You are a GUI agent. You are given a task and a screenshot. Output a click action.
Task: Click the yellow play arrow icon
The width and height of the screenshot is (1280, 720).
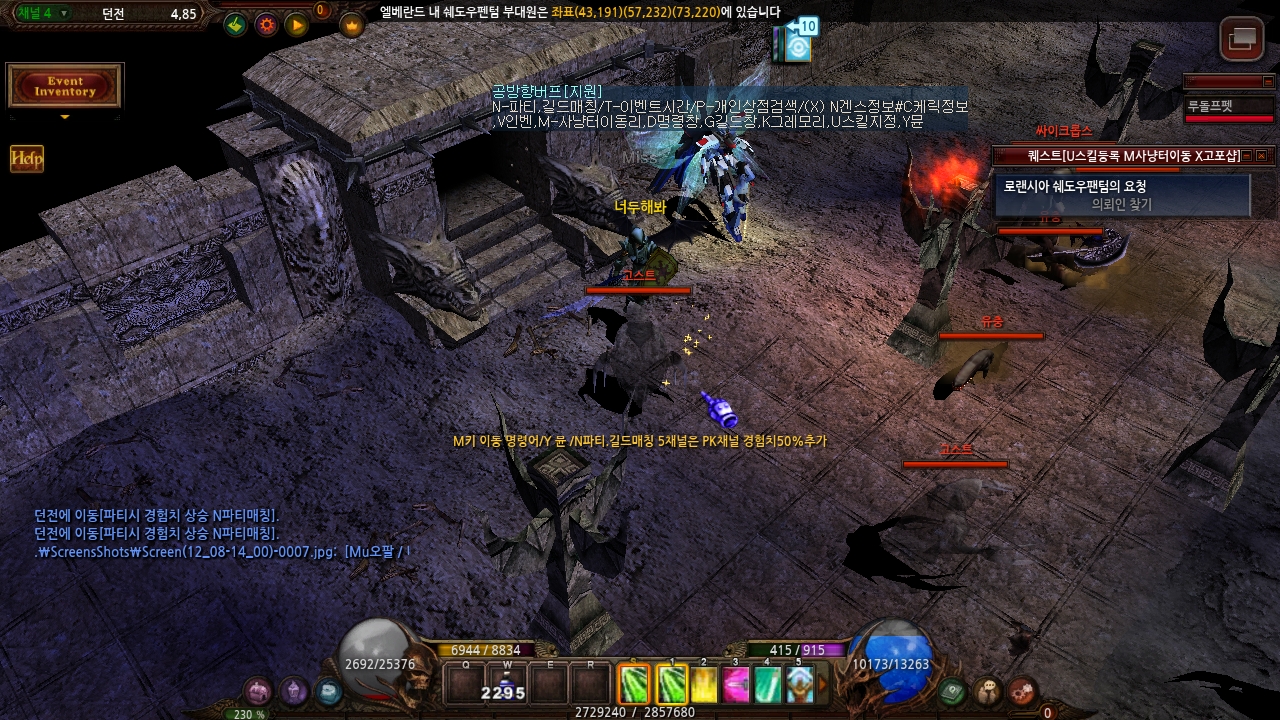tap(297, 25)
